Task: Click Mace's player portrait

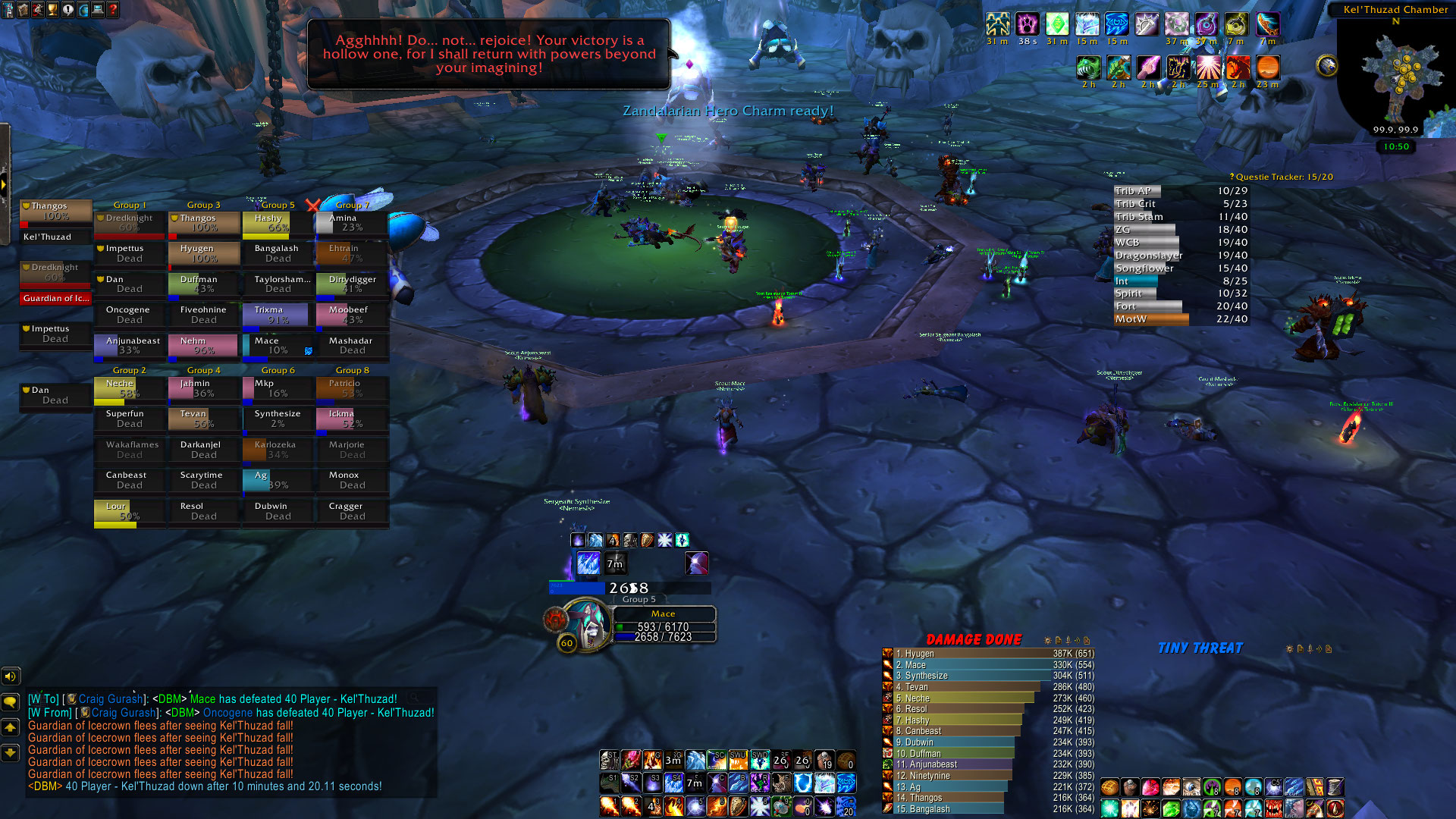Action: click(x=585, y=623)
